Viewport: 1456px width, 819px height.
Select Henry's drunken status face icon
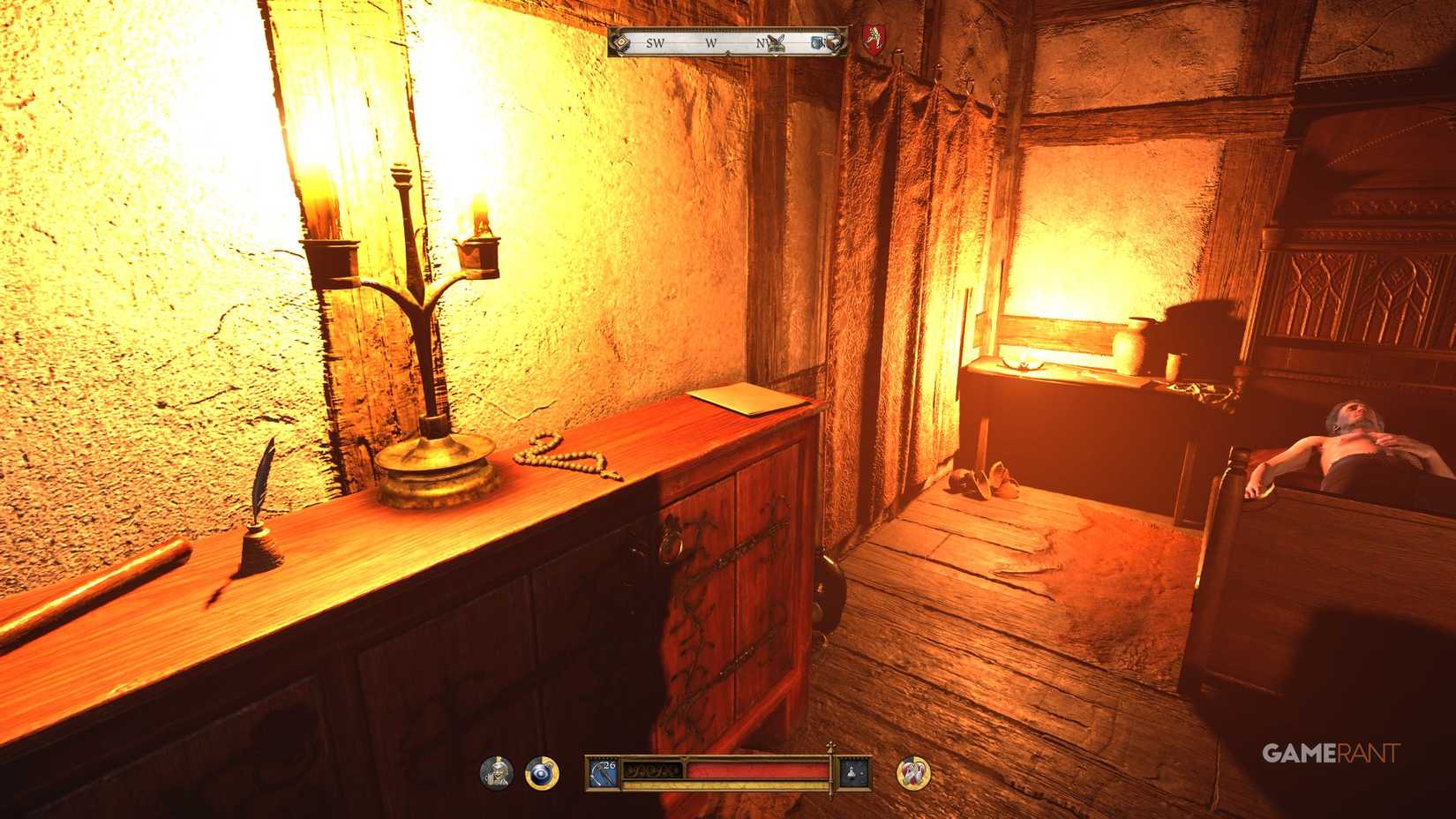(x=496, y=772)
